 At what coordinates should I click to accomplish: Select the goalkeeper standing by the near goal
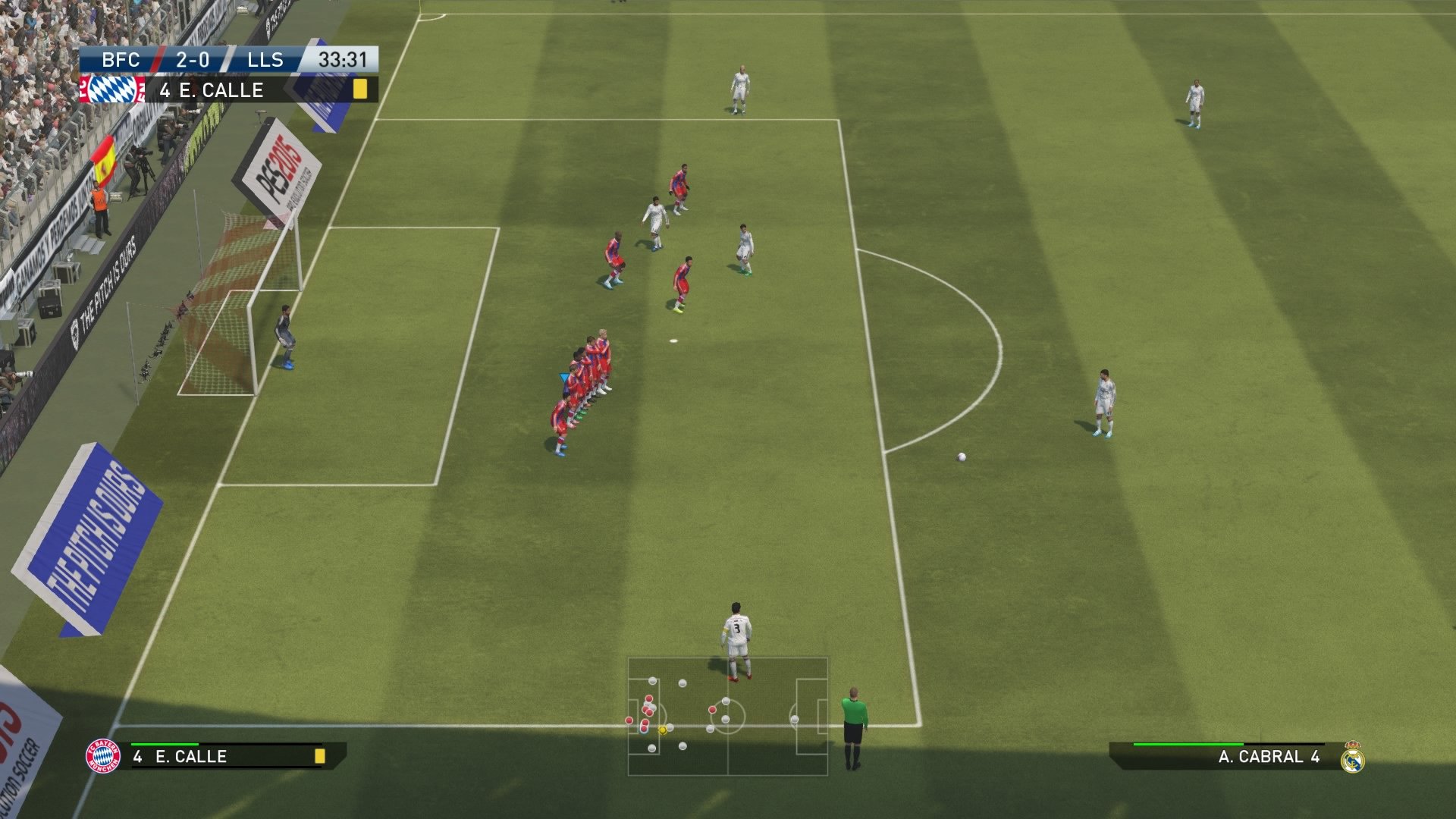(284, 330)
